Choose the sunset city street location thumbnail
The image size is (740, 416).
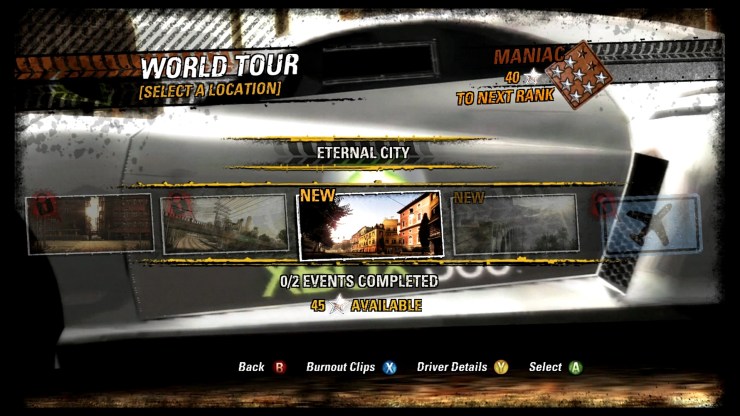point(90,224)
